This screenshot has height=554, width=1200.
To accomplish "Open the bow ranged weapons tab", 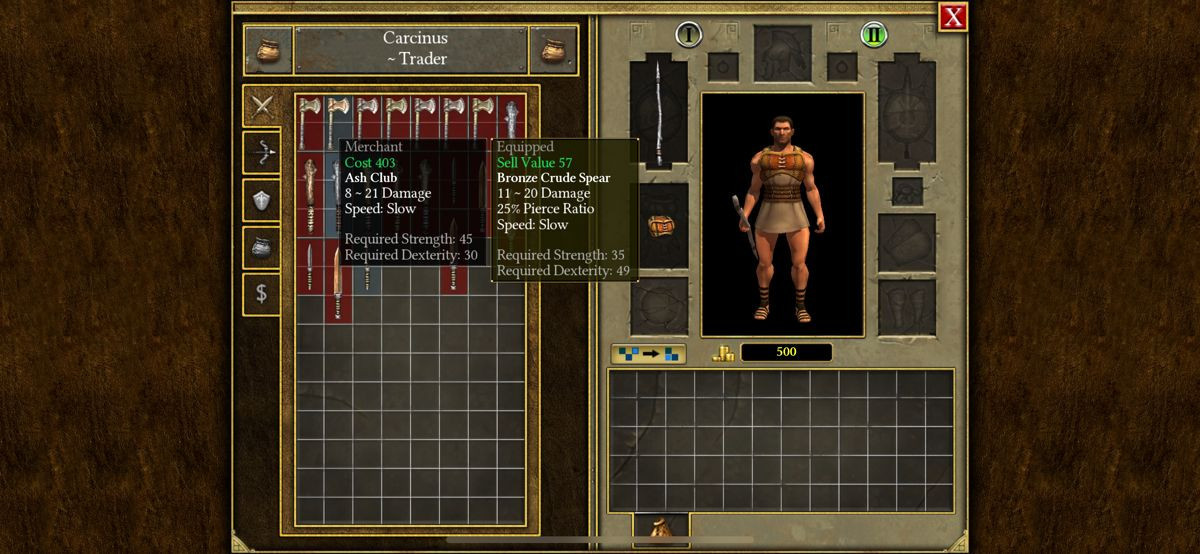I will tap(262, 152).
